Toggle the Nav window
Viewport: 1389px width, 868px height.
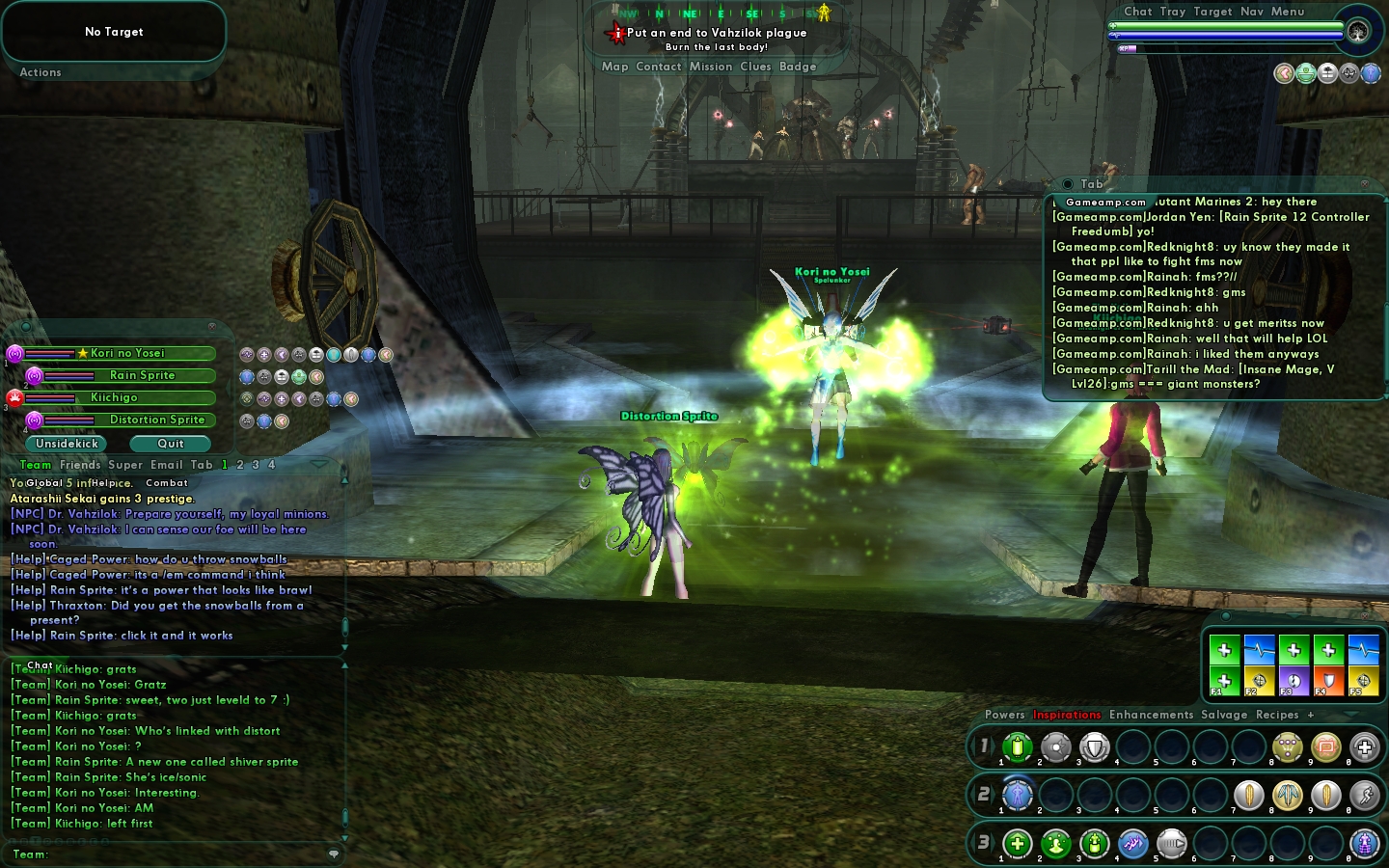(x=1252, y=12)
